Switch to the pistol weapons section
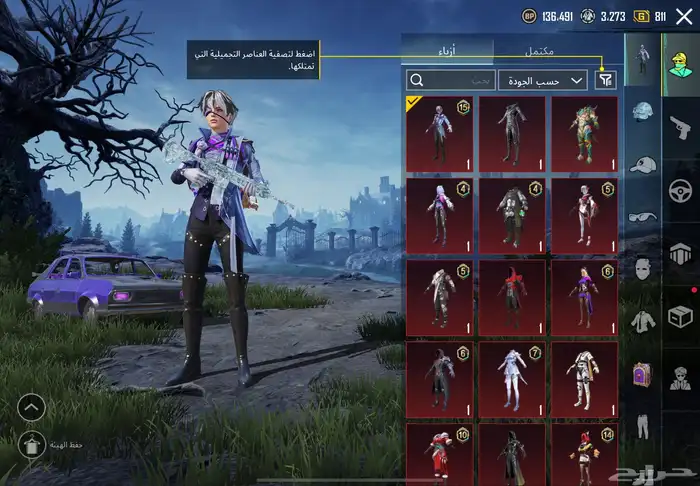700x486 pixels. [682, 126]
